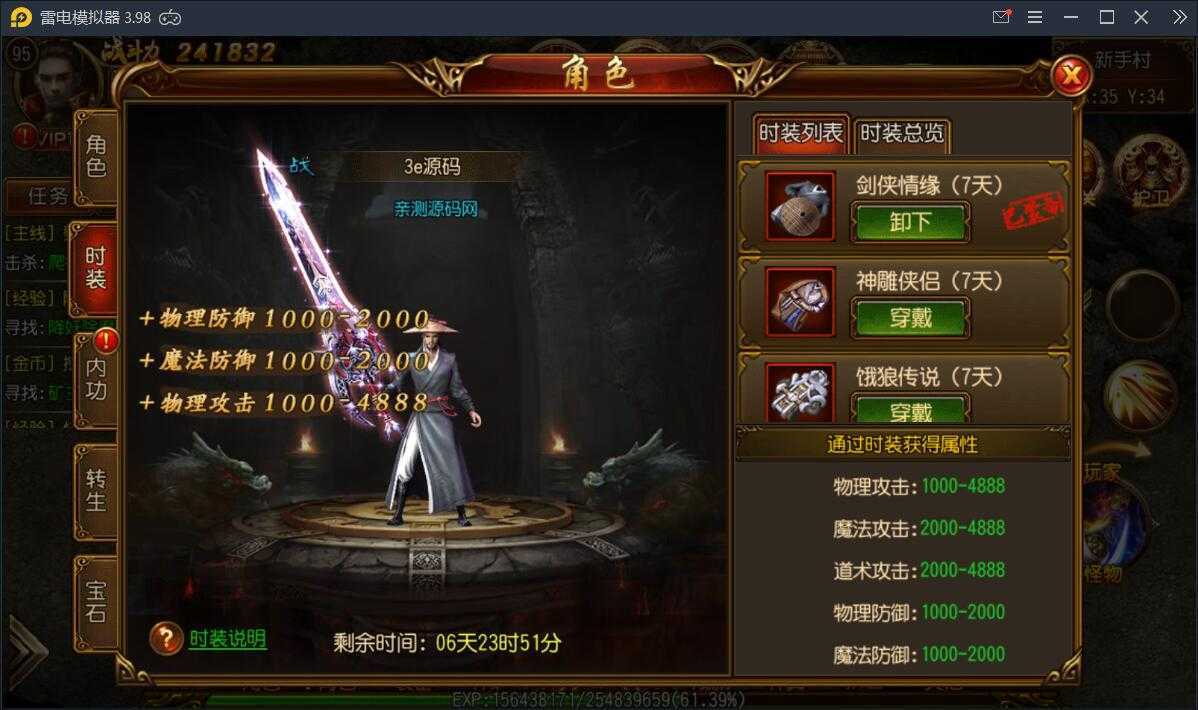Select the 饿狼传说 costume icon
This screenshot has width=1198, height=710.
[x=800, y=393]
